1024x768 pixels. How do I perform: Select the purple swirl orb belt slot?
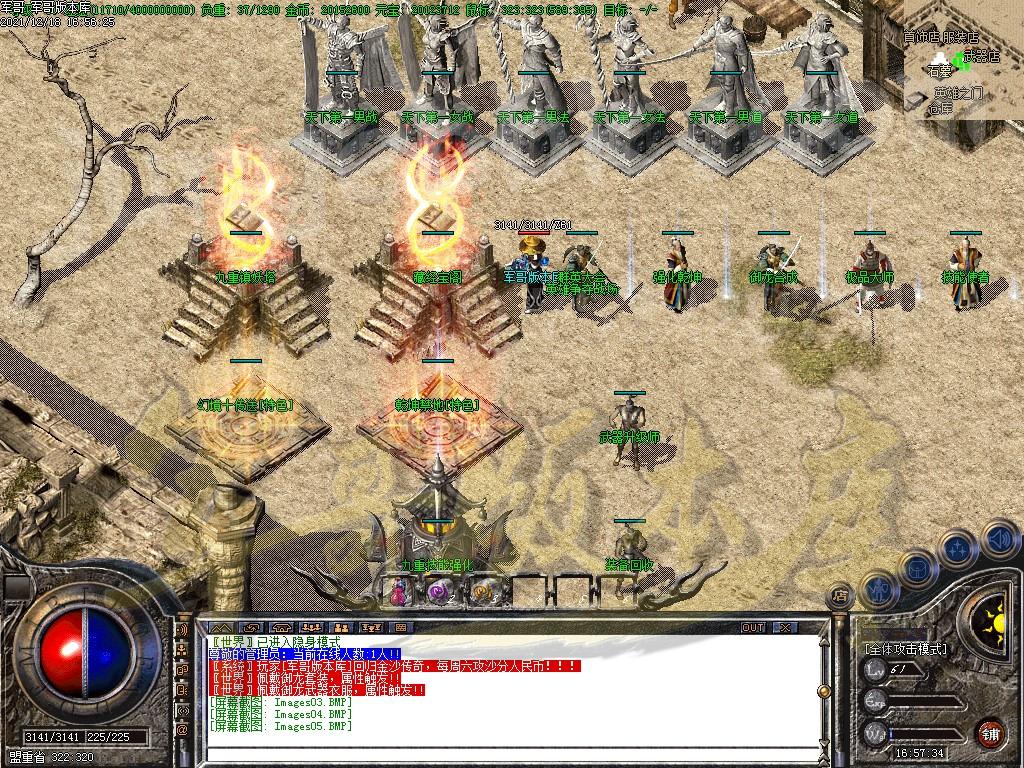[x=441, y=592]
